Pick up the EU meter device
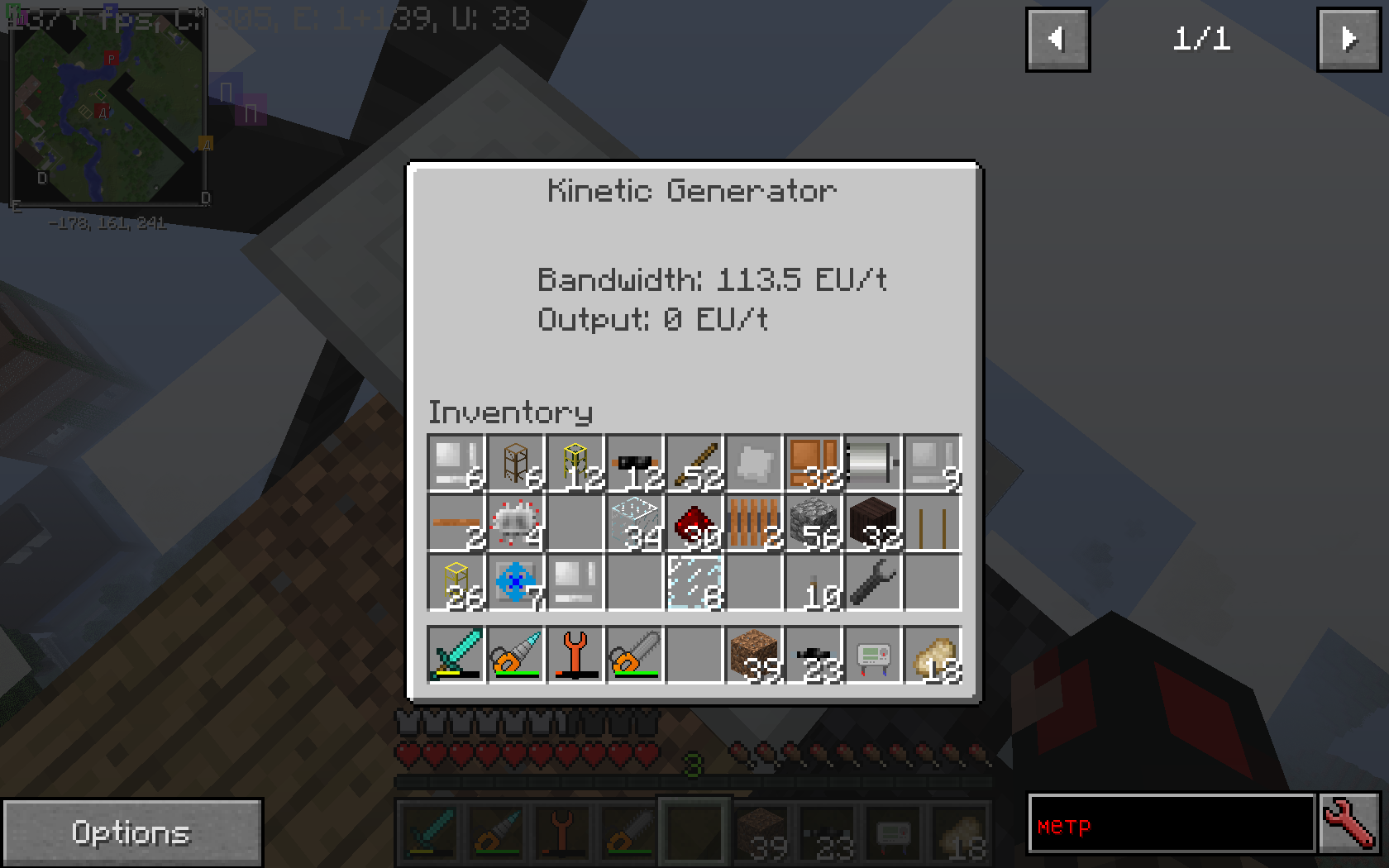1389x868 pixels. 873,654
